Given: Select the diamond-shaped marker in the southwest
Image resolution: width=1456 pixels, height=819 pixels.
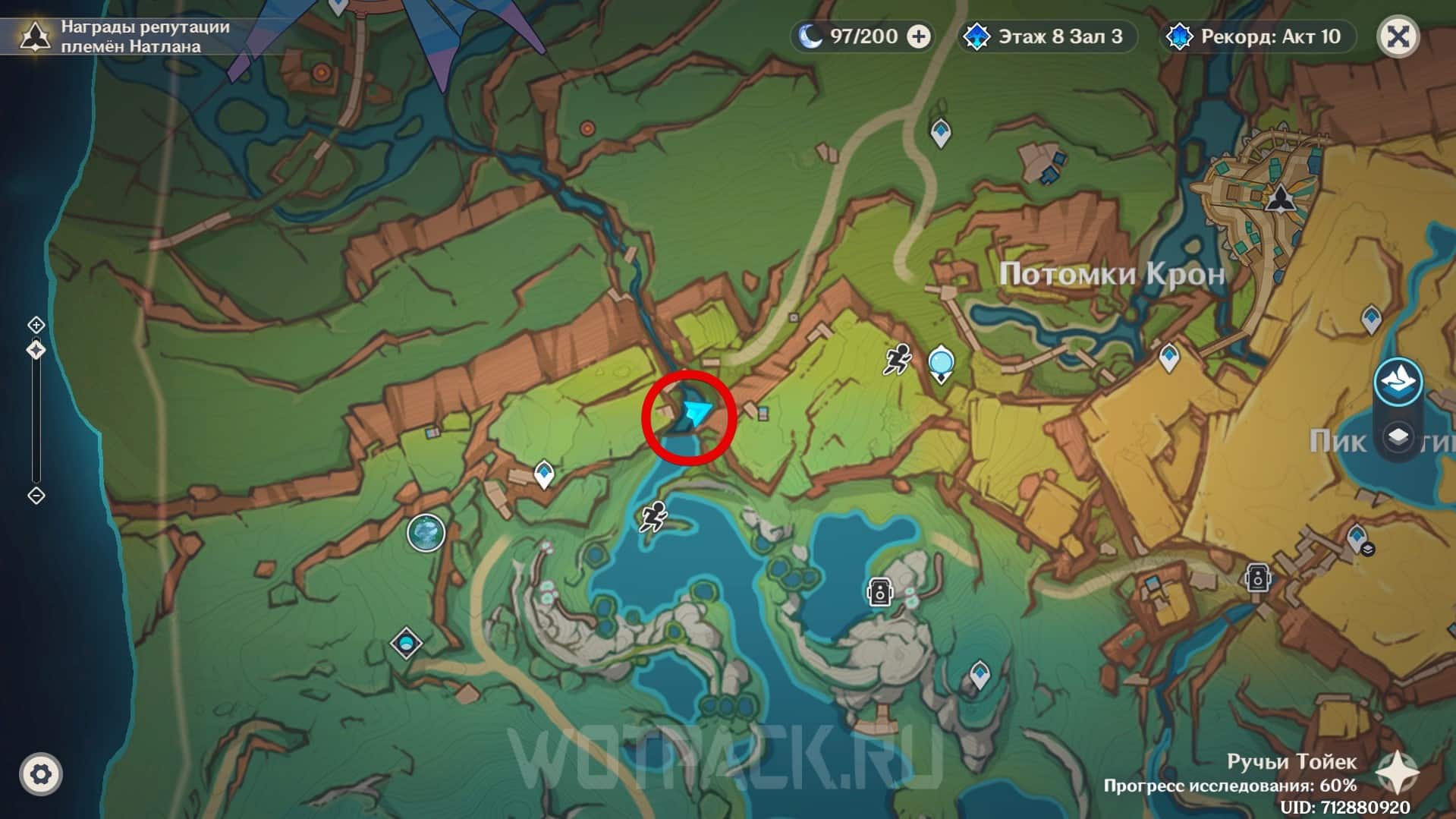Looking at the screenshot, I should click(x=406, y=644).
